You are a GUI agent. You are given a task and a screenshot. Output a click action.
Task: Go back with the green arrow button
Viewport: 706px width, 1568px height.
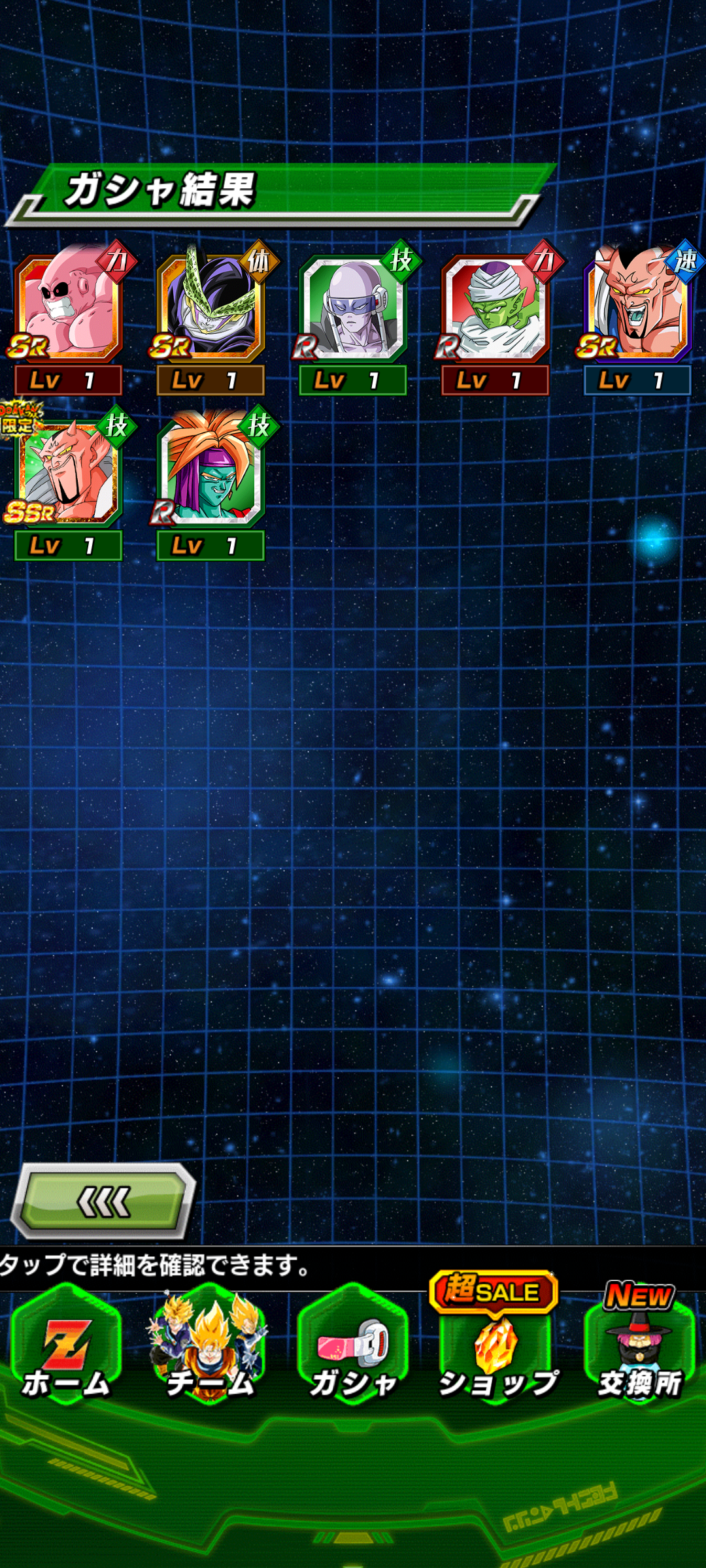point(105,1201)
